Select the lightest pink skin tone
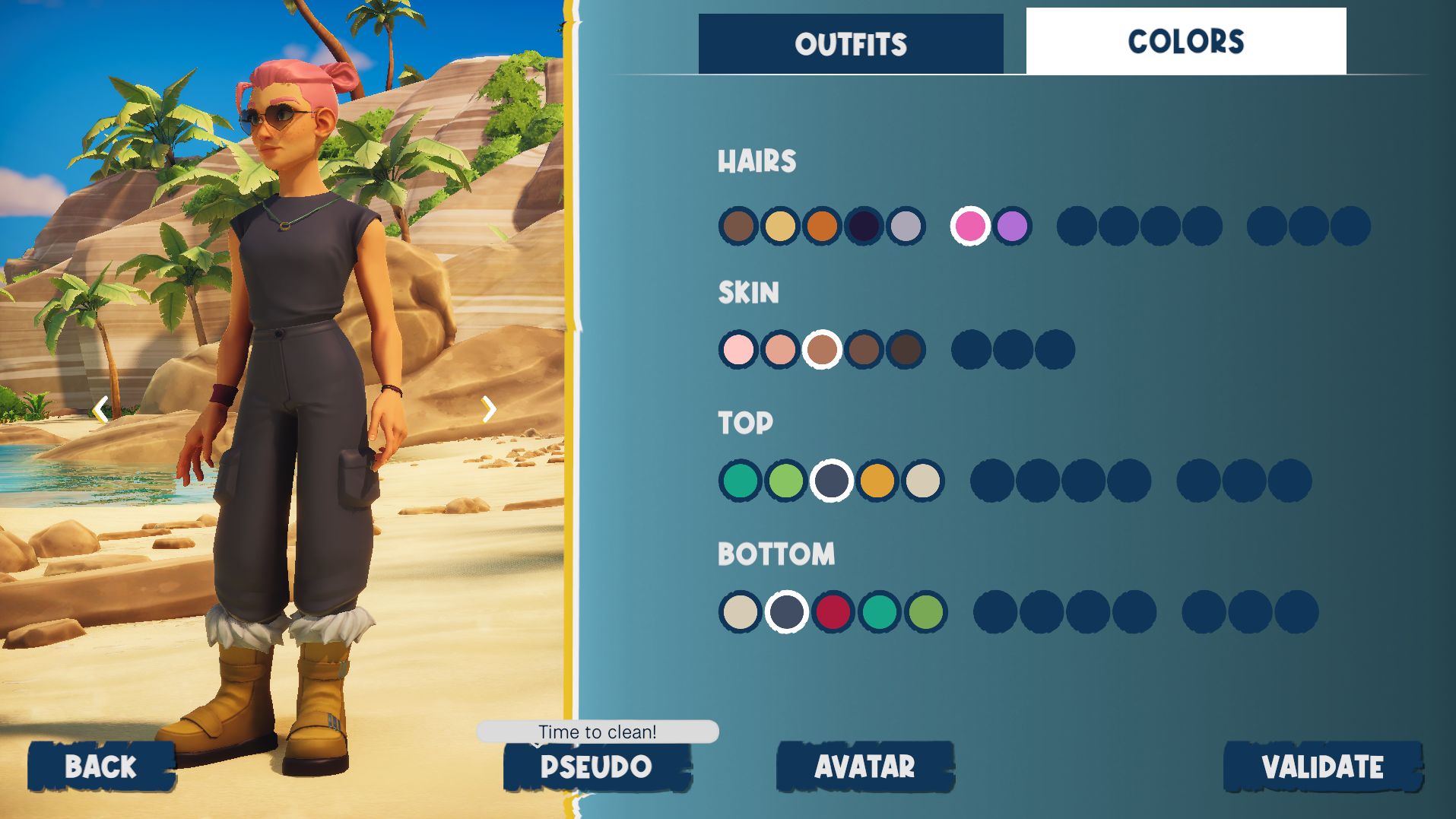 [x=738, y=350]
